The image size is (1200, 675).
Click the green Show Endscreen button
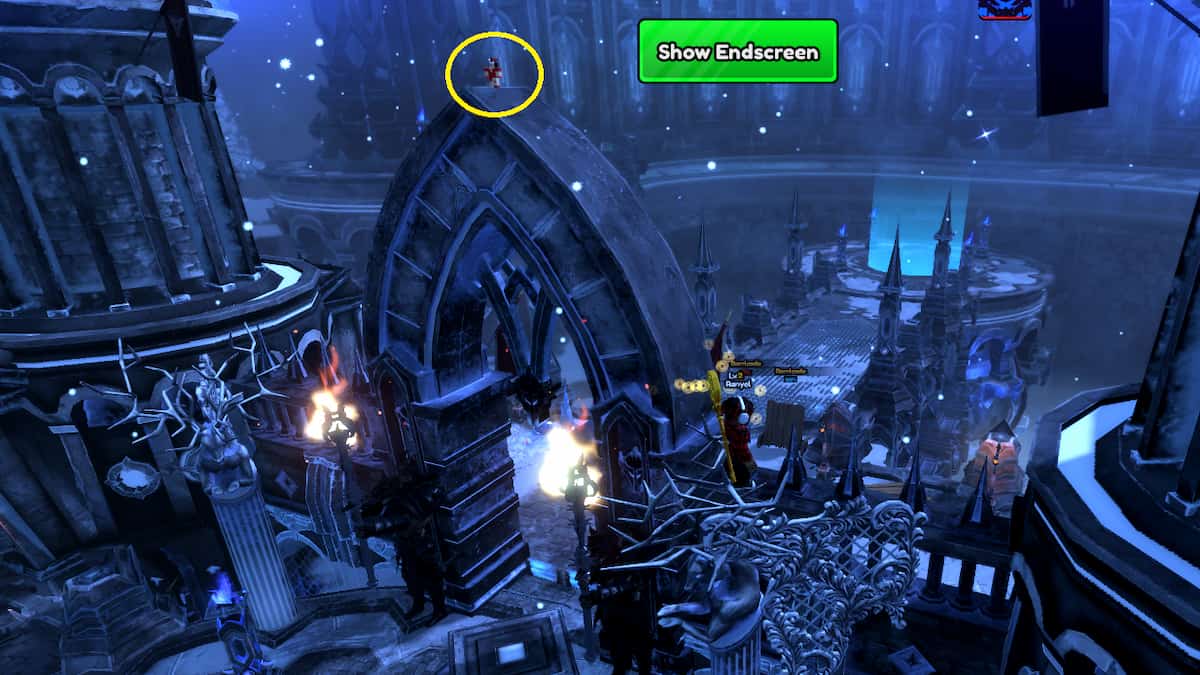tap(737, 52)
